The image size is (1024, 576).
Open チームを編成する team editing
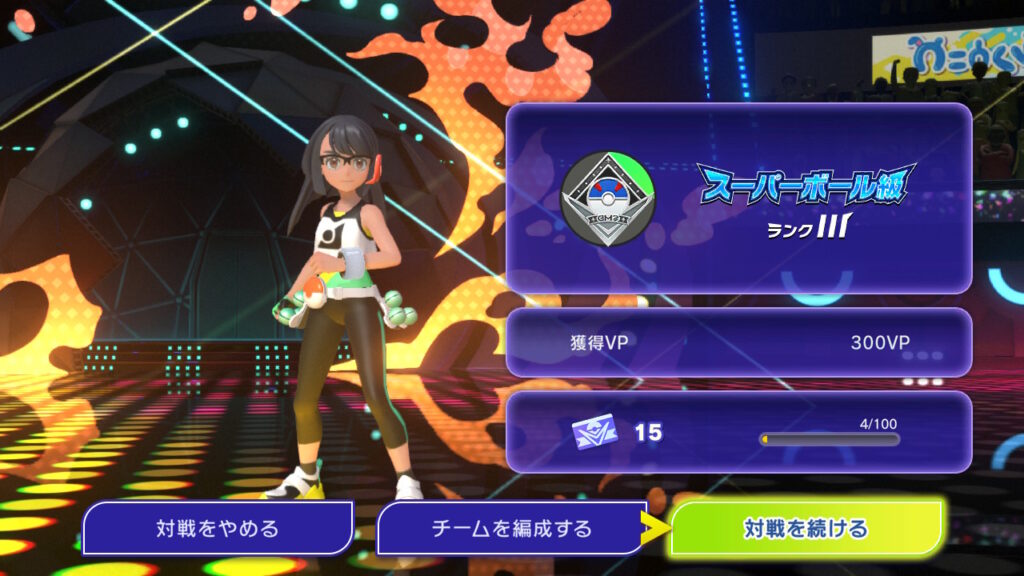tap(511, 528)
